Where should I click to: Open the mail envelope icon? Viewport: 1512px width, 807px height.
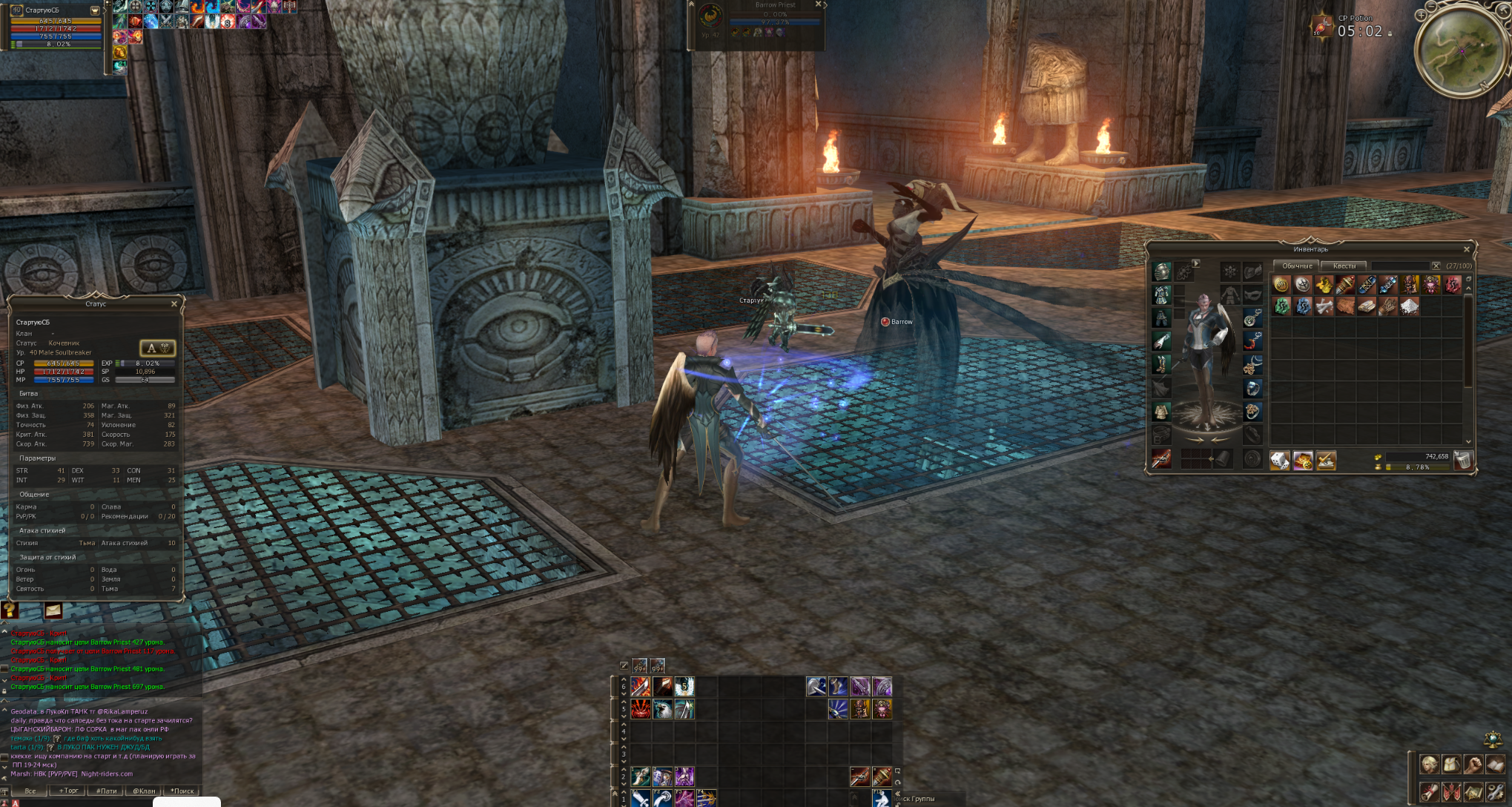[x=53, y=610]
